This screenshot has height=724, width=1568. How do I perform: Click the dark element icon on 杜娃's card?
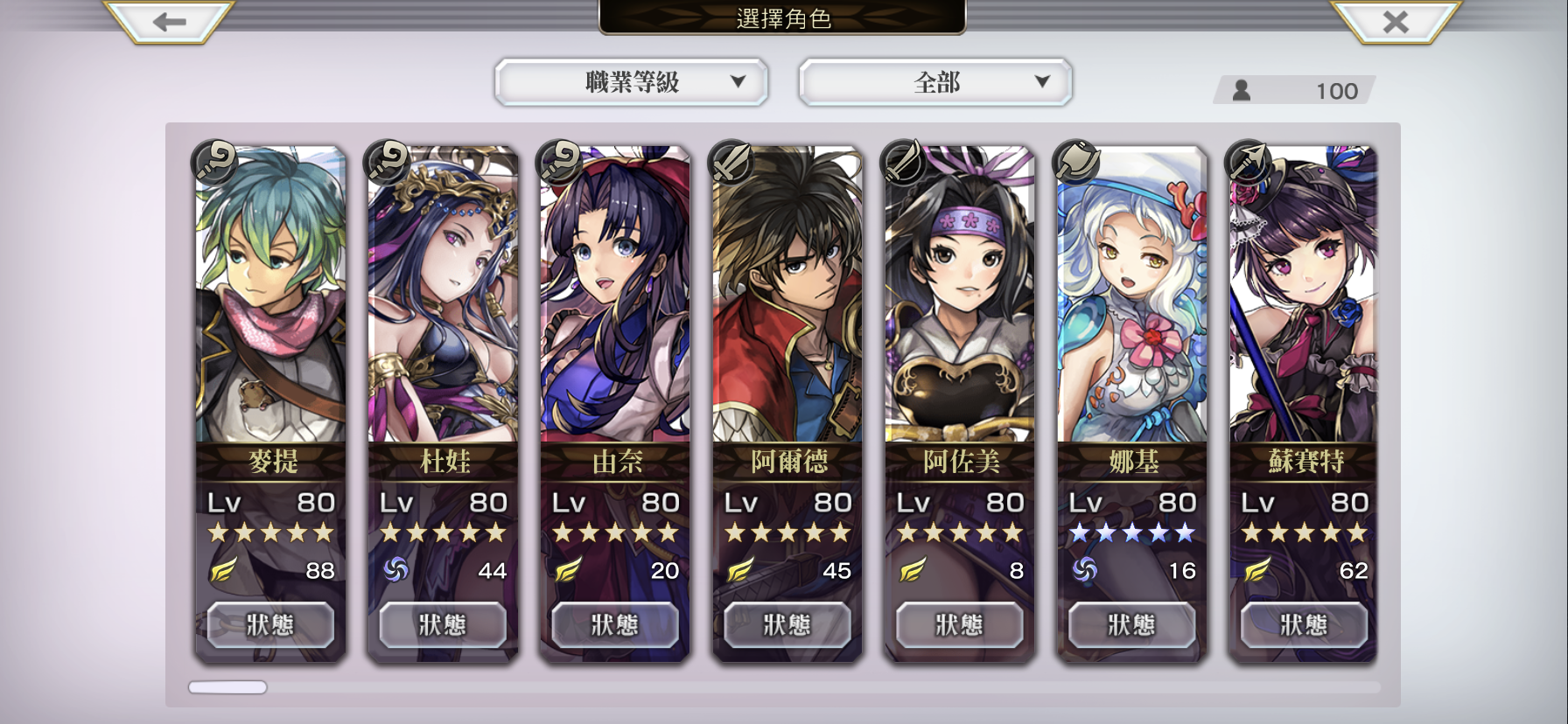(395, 569)
